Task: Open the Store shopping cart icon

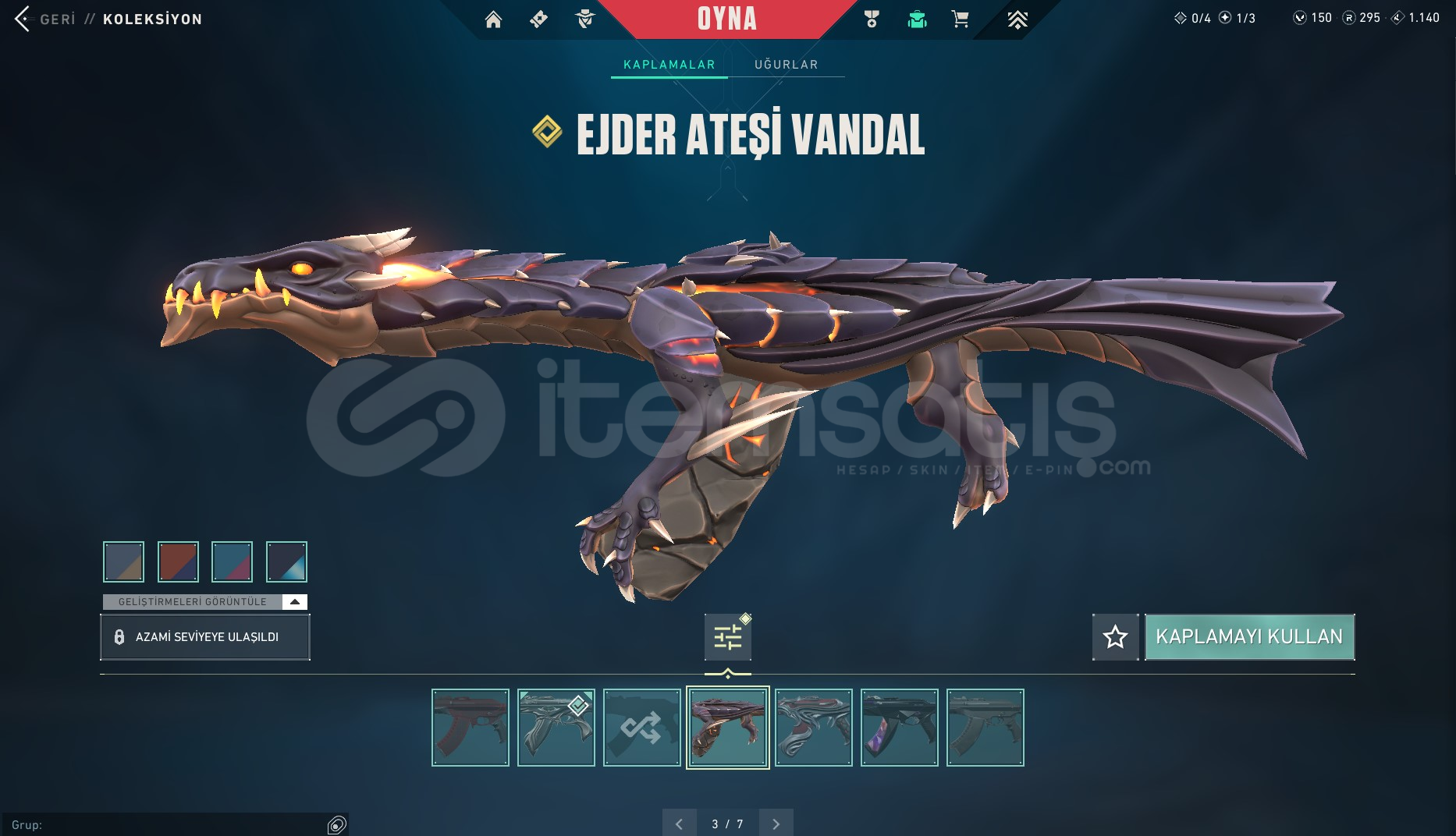Action: pyautogui.click(x=961, y=19)
